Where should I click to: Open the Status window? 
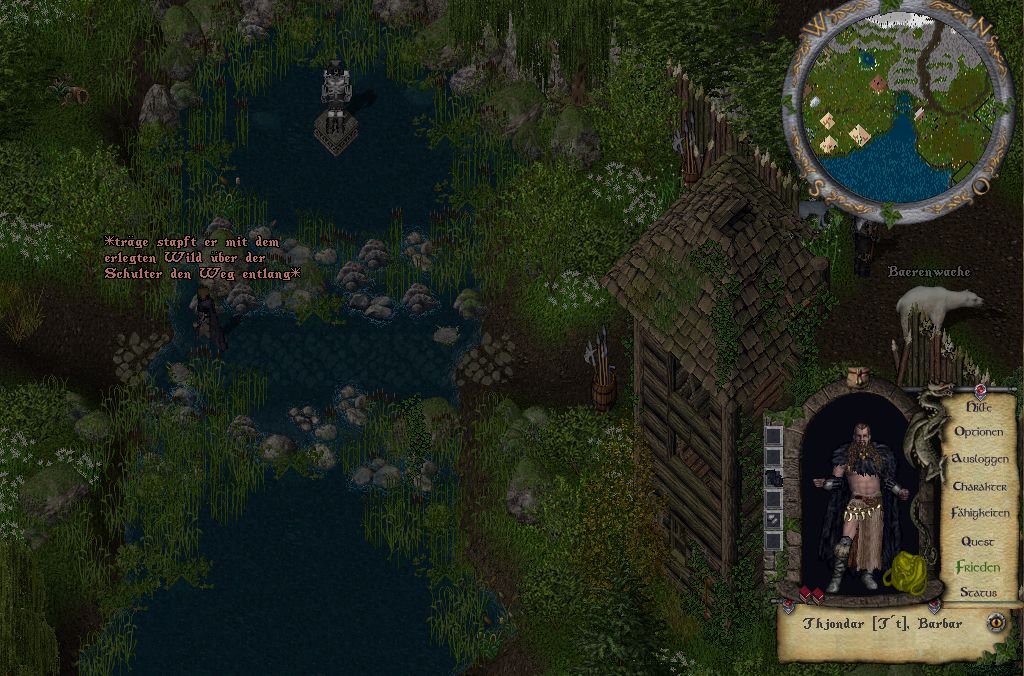pyautogui.click(x=978, y=593)
